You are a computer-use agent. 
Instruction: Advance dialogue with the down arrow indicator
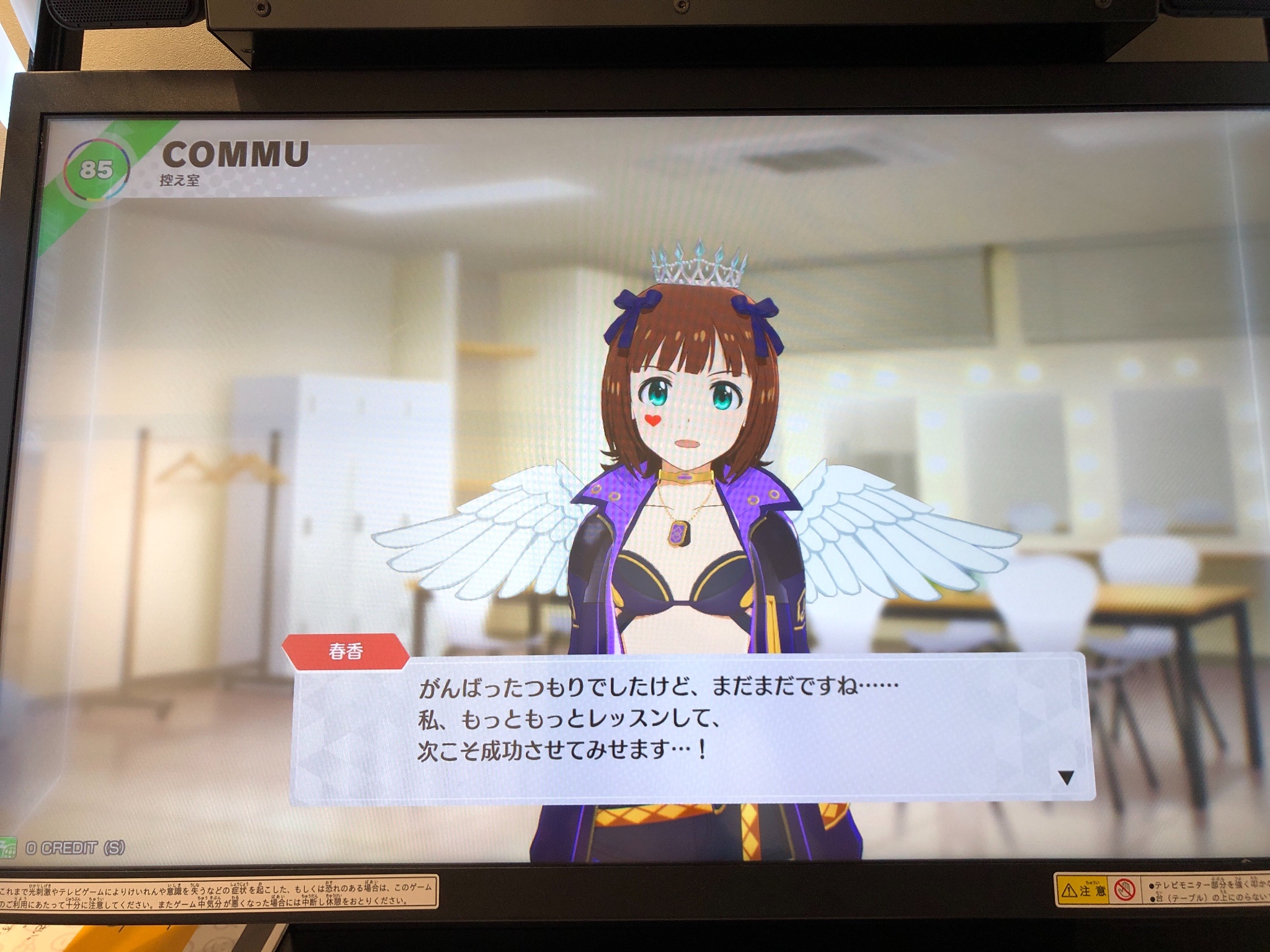coord(1065,778)
